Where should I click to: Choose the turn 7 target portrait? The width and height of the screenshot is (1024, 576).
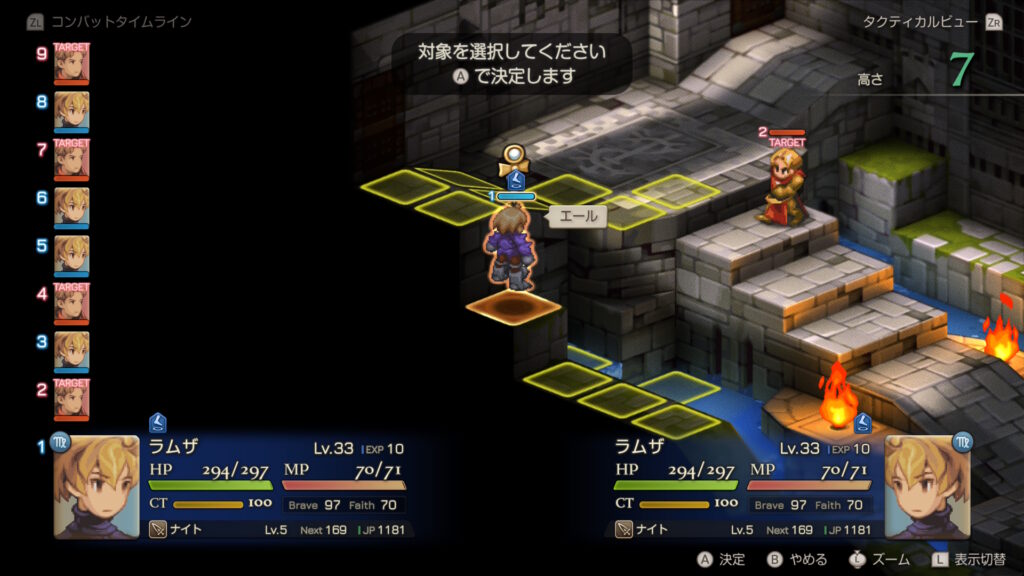click(x=71, y=158)
